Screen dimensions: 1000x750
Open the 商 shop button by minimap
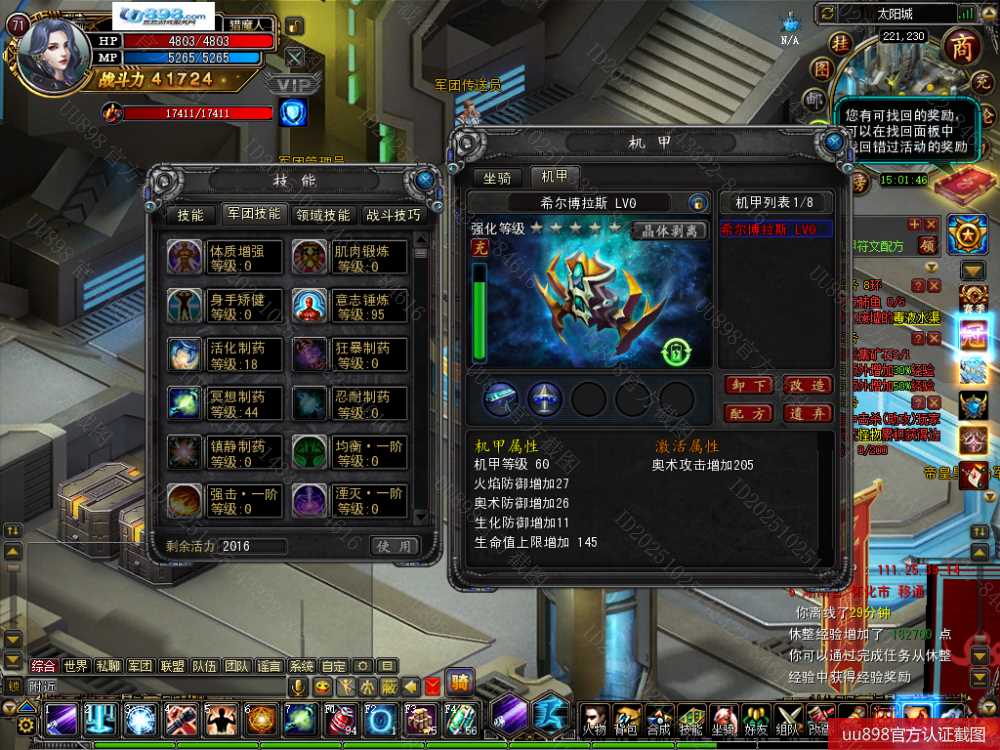pyautogui.click(x=961, y=48)
